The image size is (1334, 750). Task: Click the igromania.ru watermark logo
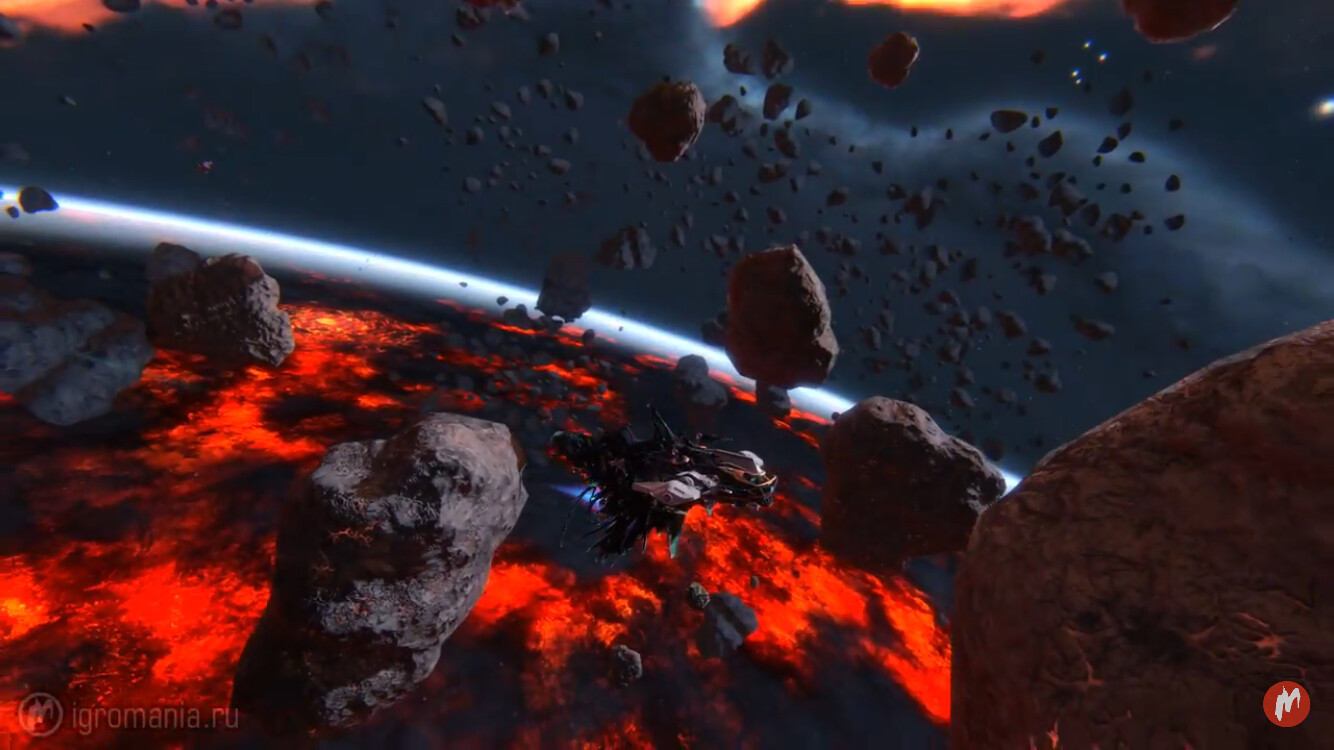pyautogui.click(x=40, y=714)
